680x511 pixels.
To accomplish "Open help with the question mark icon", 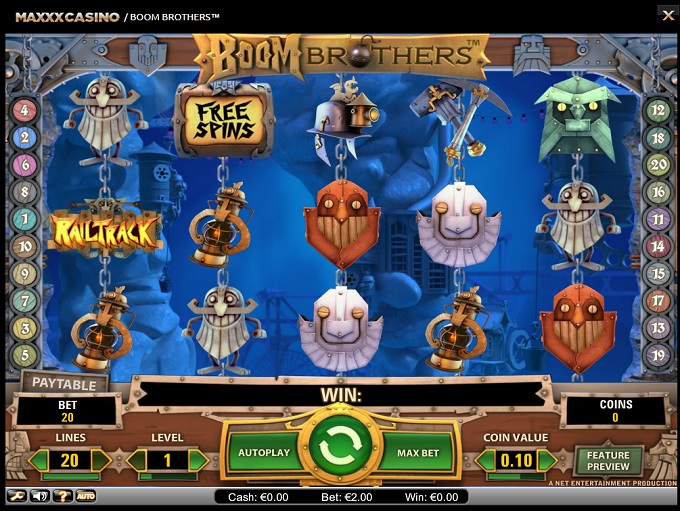I will tap(63, 495).
